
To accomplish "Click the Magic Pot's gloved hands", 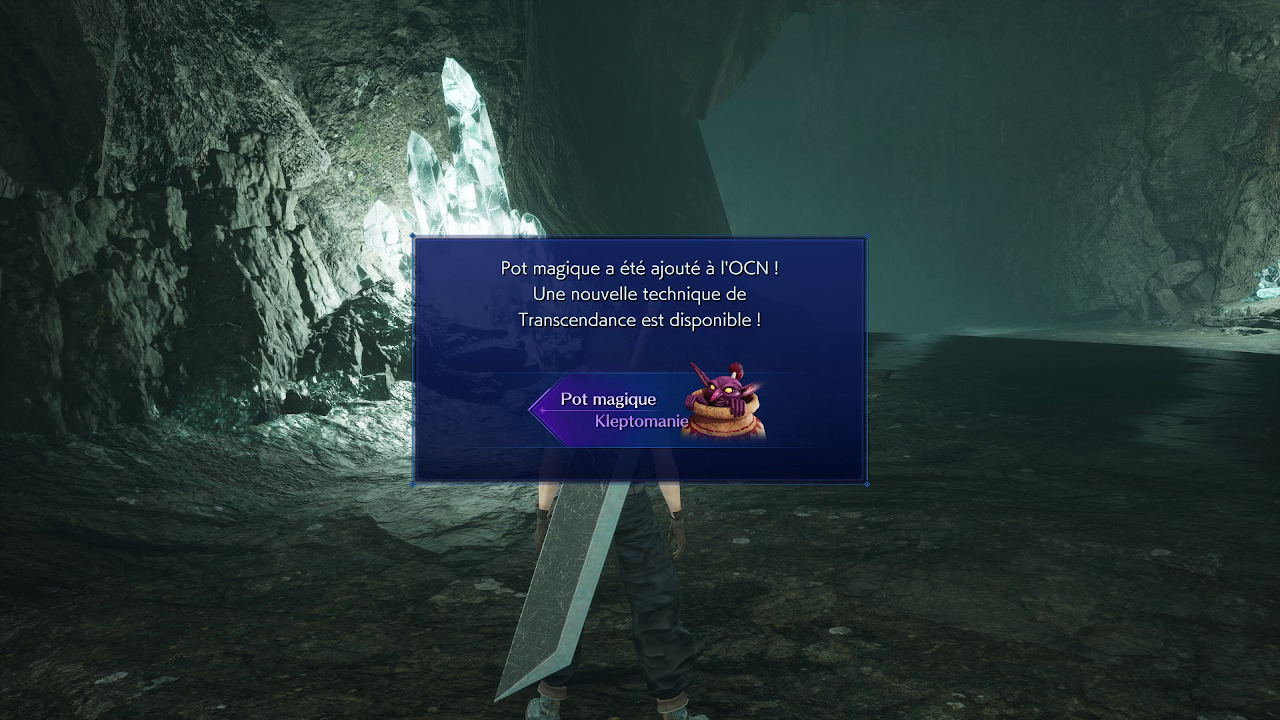I will pyautogui.click(x=740, y=403).
